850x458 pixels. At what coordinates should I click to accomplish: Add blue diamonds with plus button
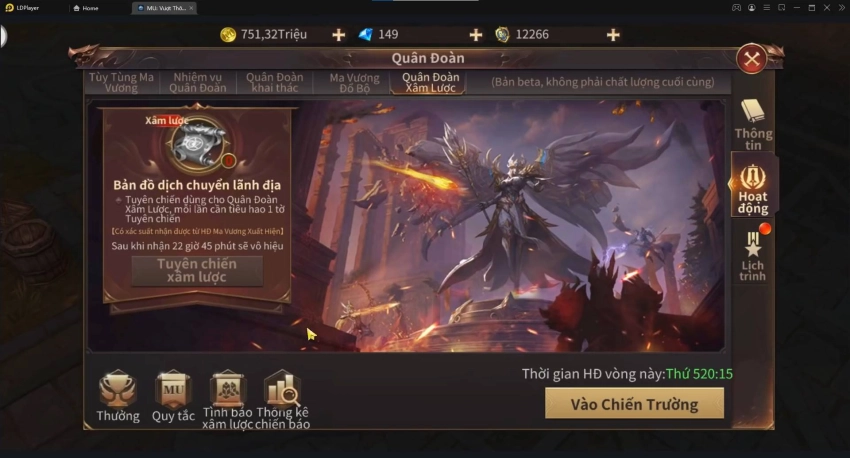[476, 35]
